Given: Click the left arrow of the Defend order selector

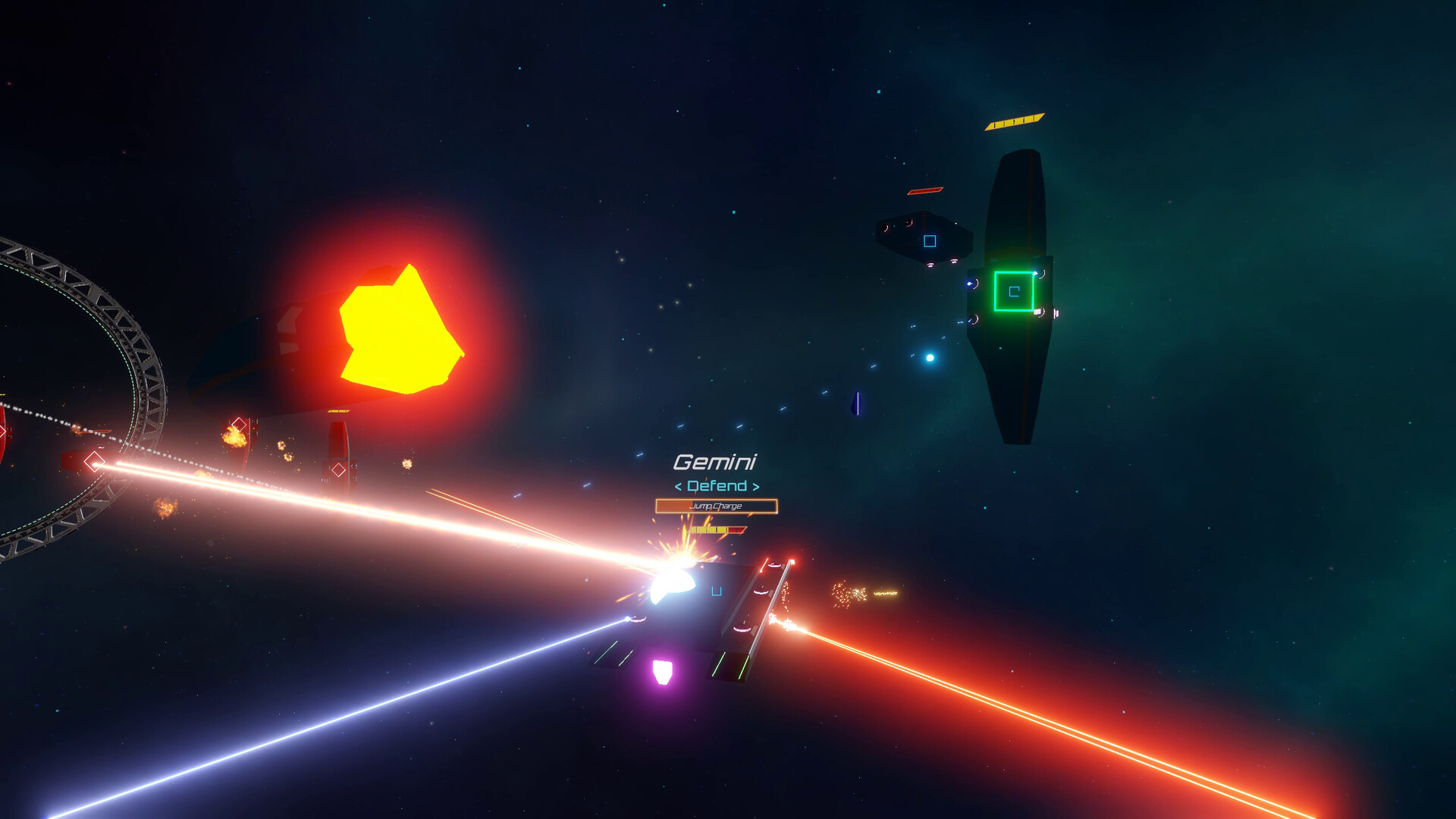Looking at the screenshot, I should 677,487.
